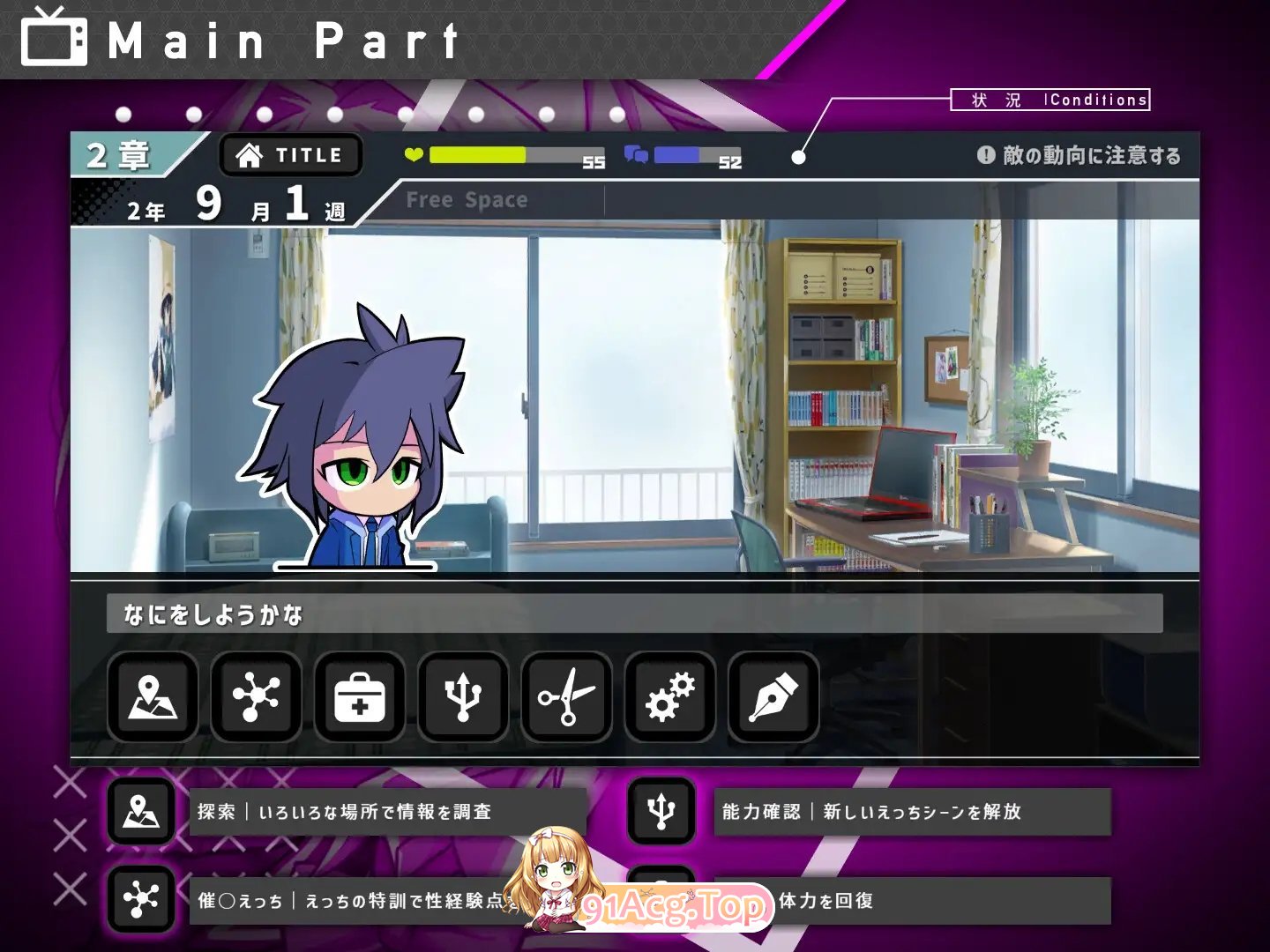Click the medical kit recovery icon

click(x=359, y=697)
